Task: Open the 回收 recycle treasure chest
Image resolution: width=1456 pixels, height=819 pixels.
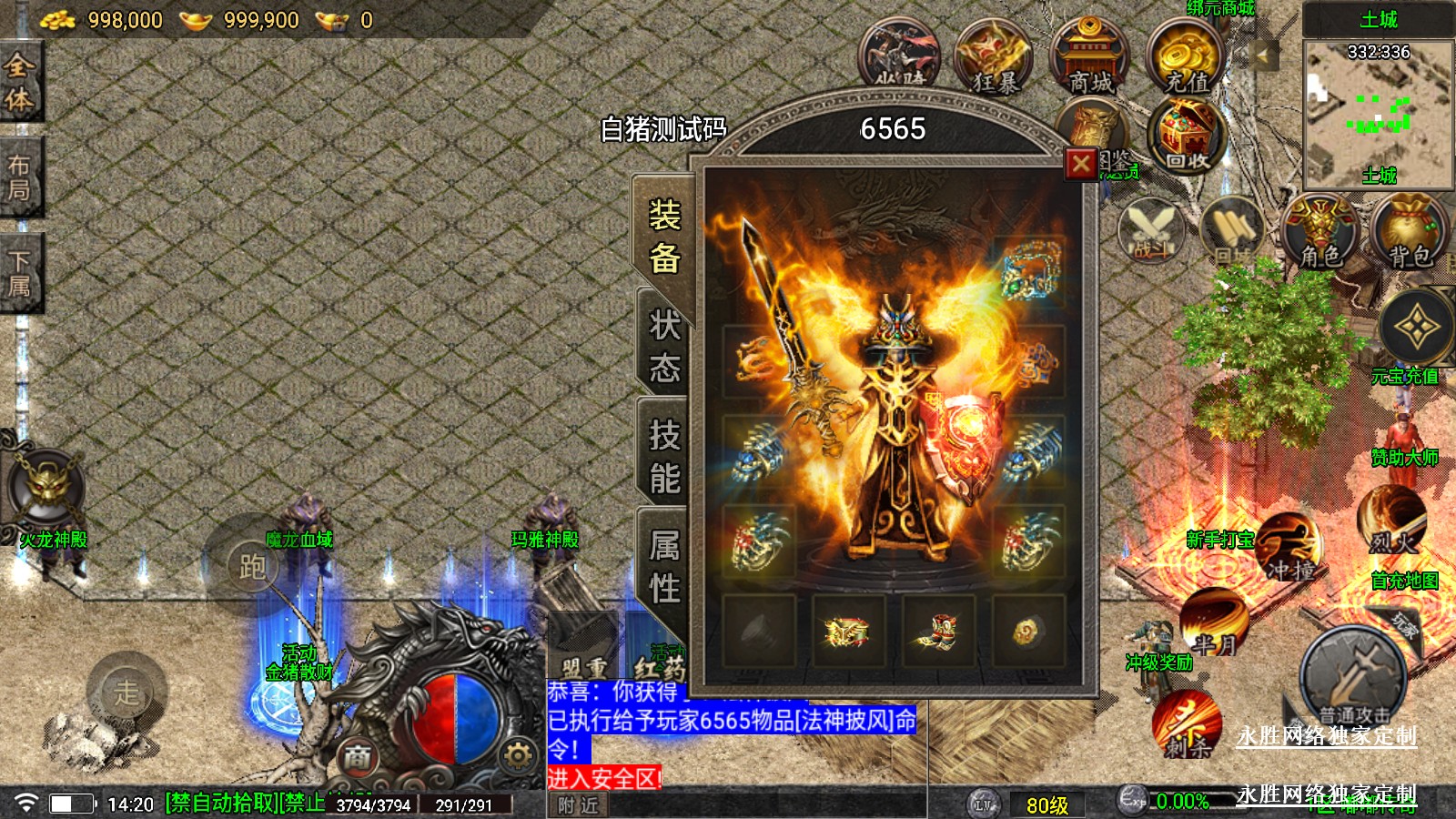Action: pos(1186,136)
